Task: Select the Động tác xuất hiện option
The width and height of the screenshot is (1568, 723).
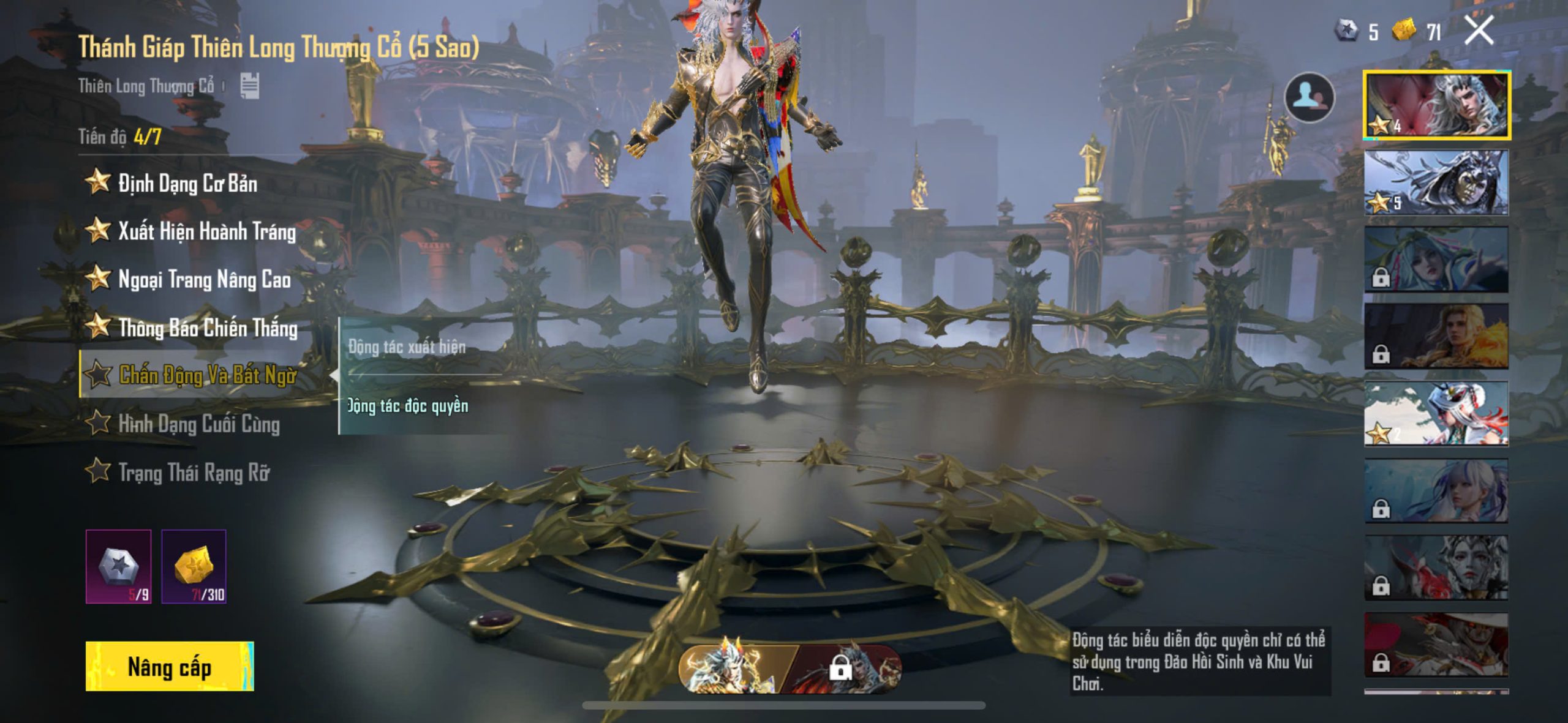Action: (407, 347)
